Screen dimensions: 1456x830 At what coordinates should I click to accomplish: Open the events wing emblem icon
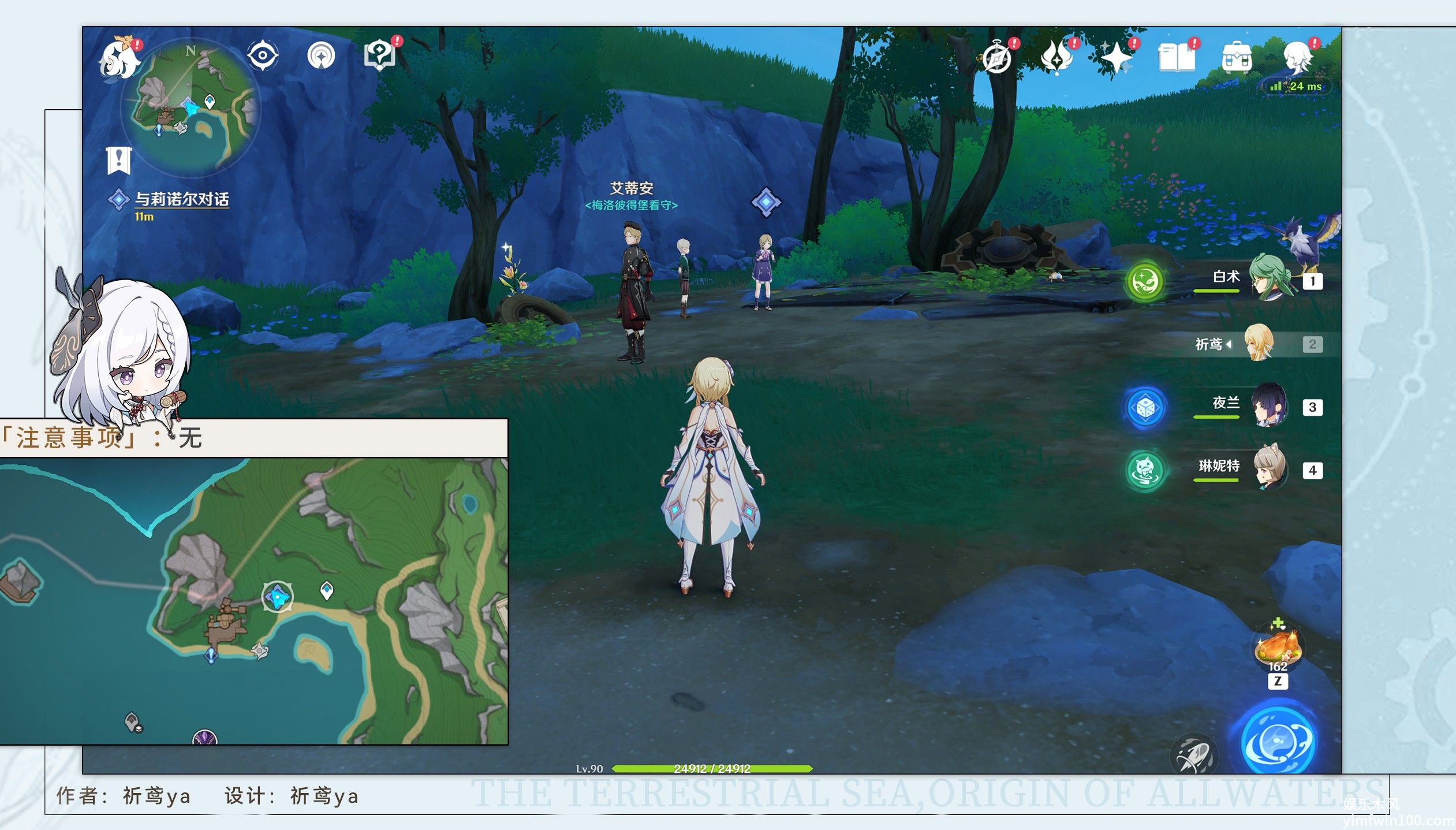tap(1056, 58)
